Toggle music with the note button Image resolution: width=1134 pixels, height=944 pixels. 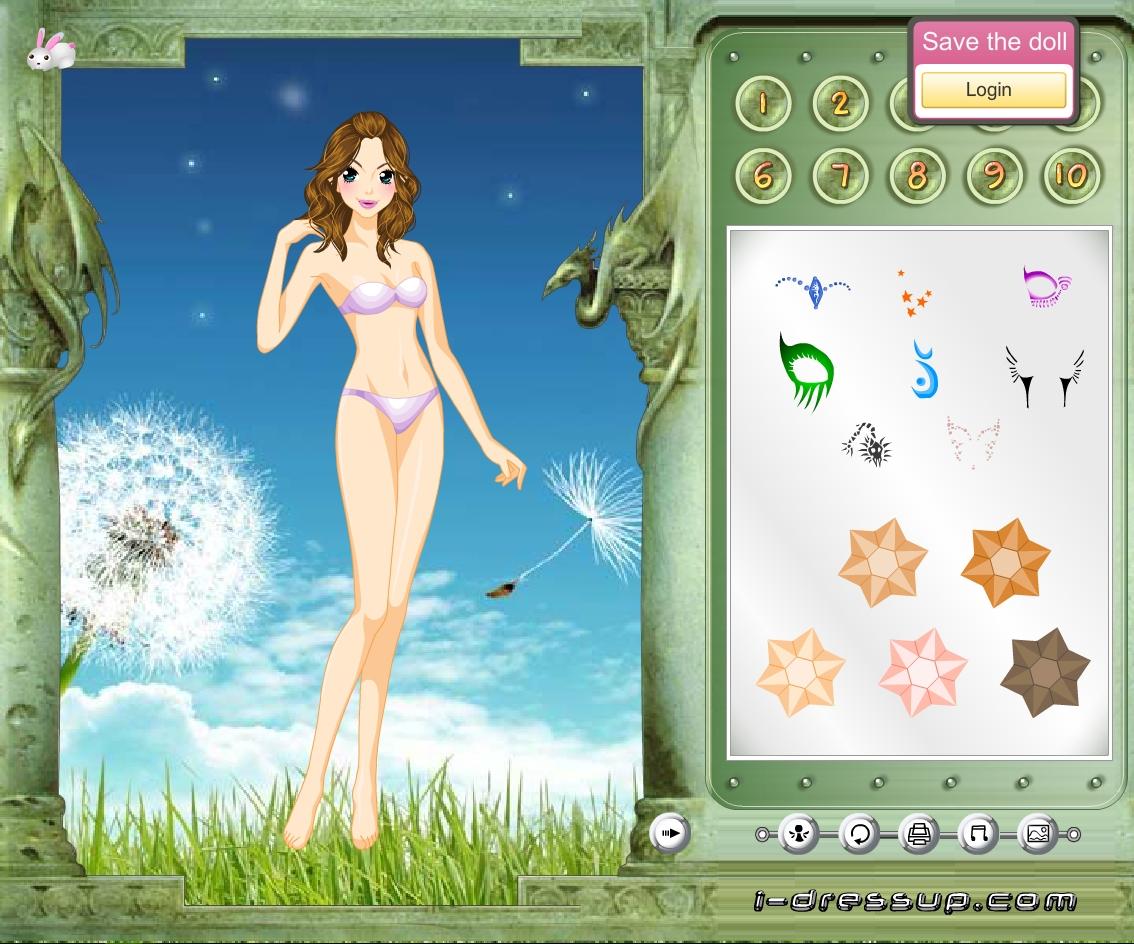coord(978,833)
